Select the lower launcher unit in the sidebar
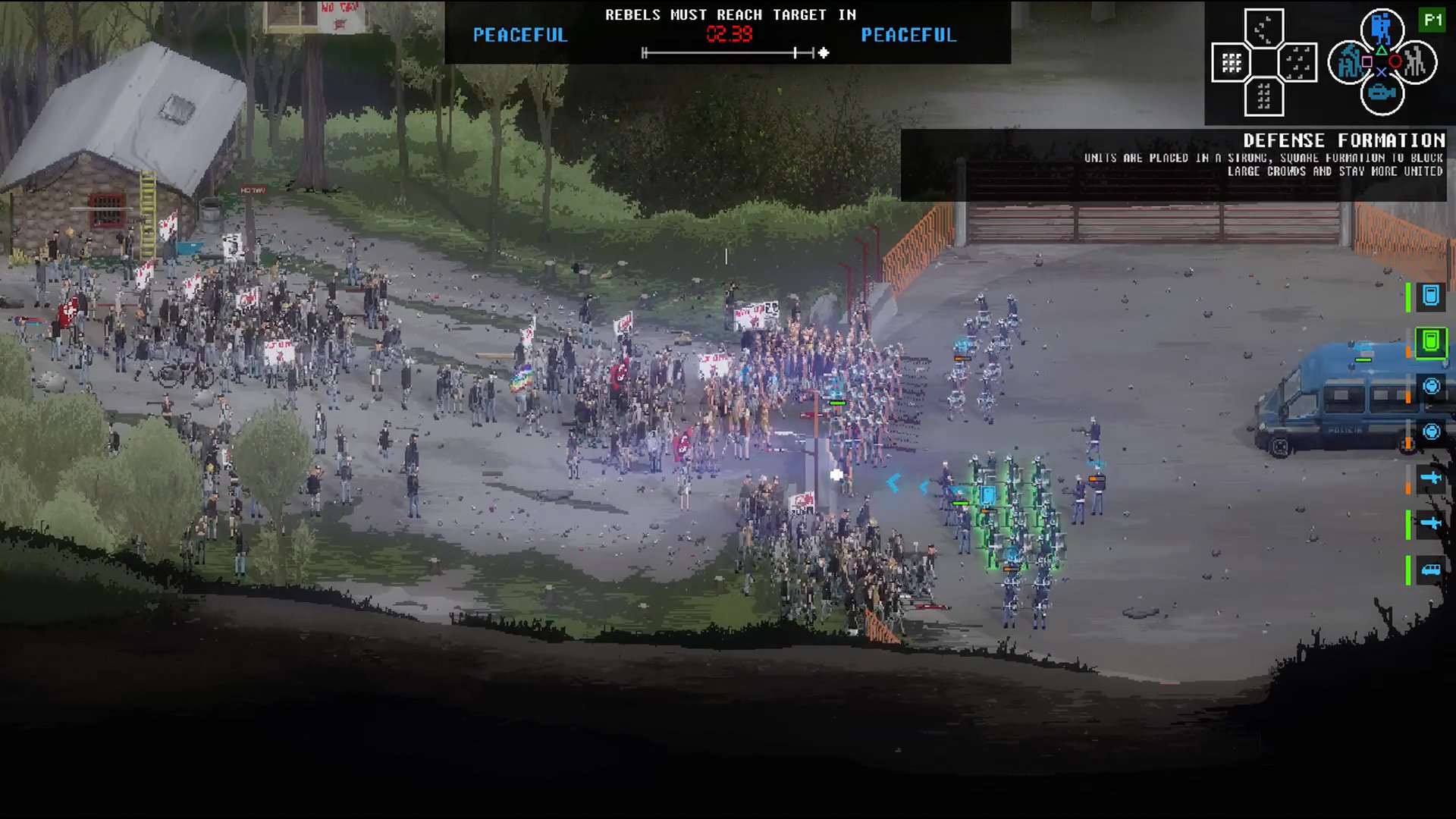 1431,522
